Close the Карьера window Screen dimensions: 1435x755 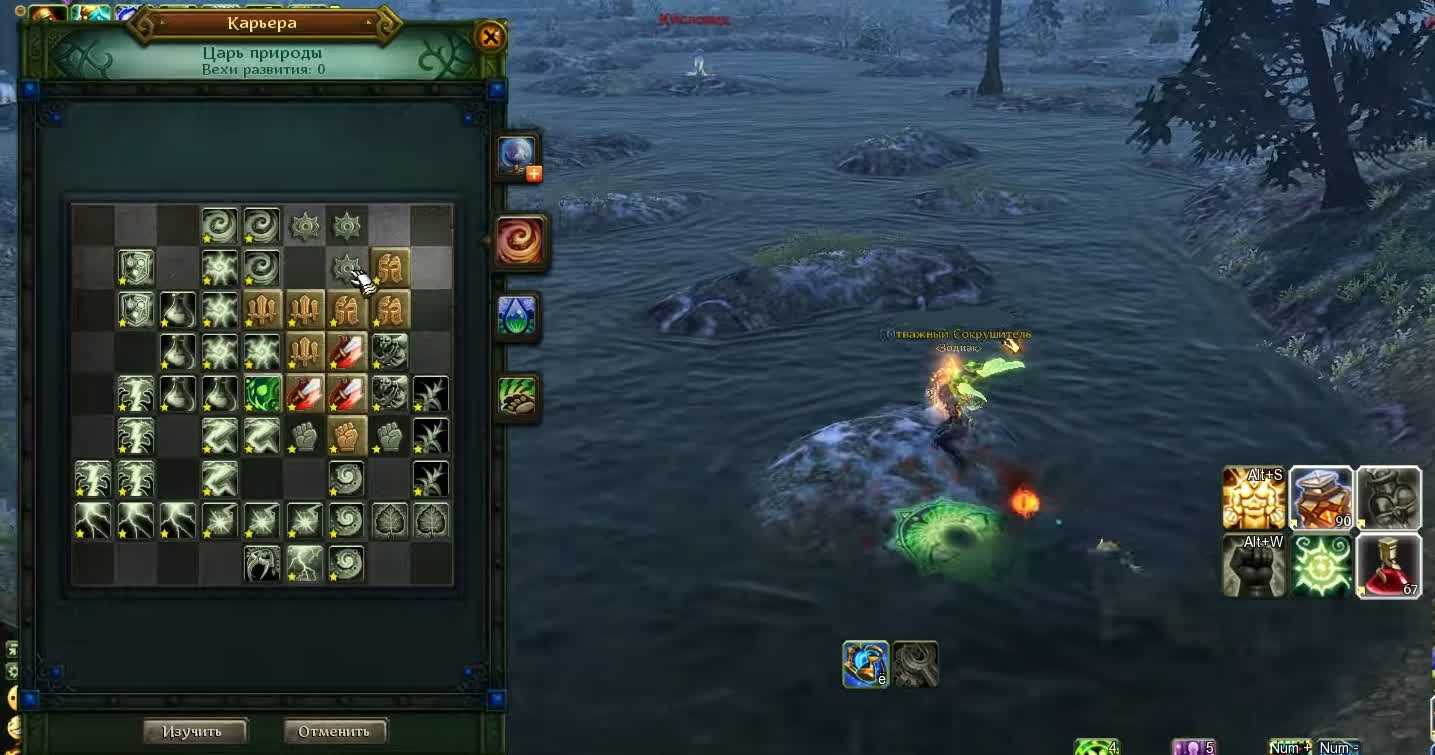(490, 38)
